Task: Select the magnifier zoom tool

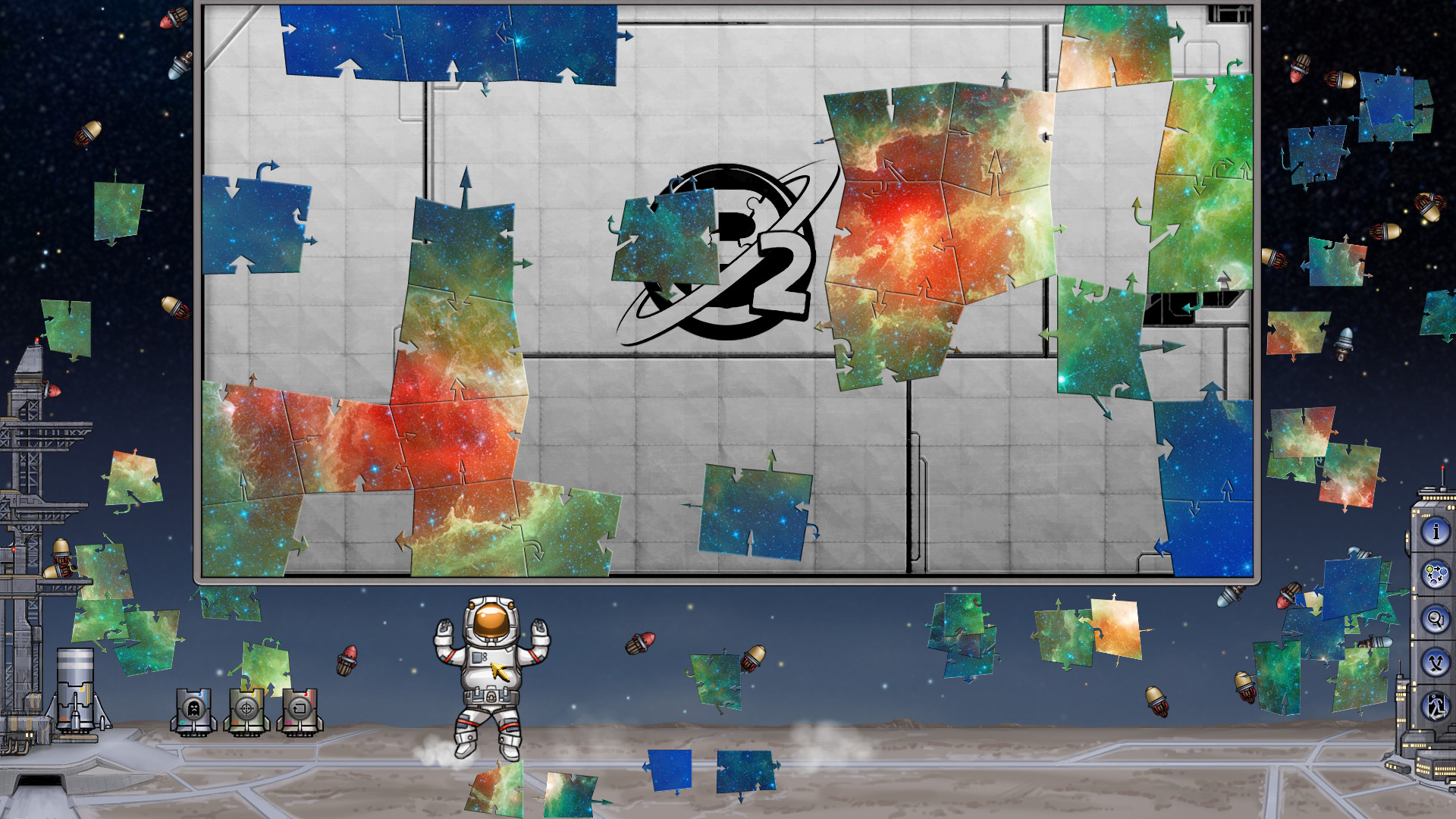Action: 1436,618
